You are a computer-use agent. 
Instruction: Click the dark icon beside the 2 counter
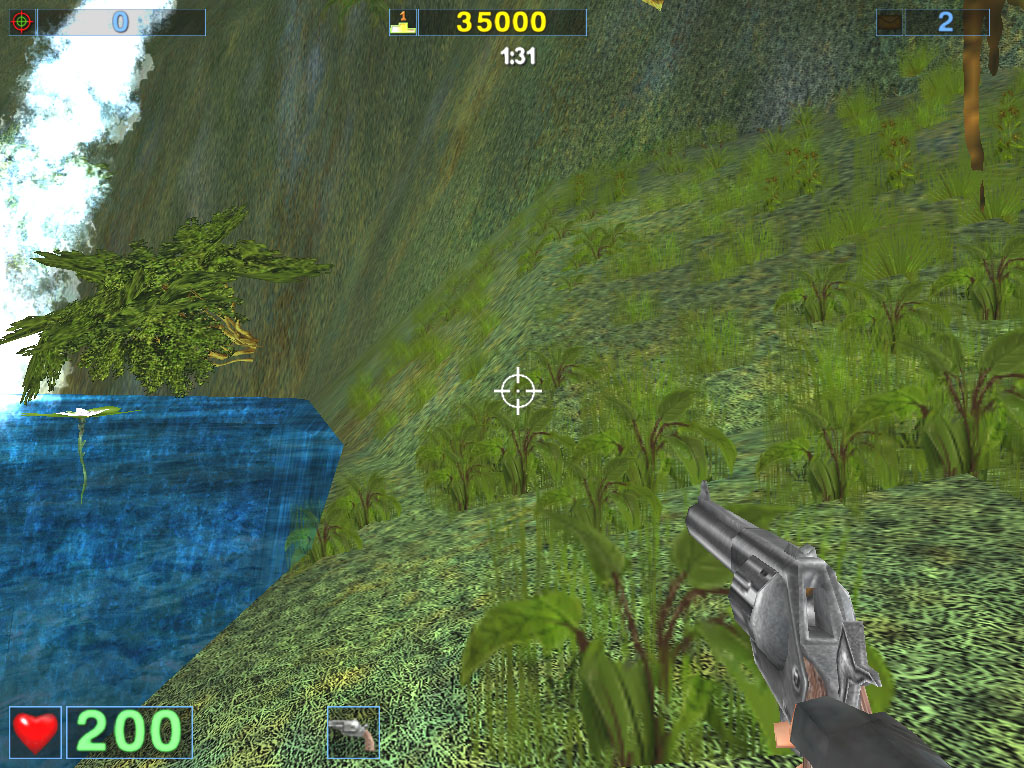(889, 22)
